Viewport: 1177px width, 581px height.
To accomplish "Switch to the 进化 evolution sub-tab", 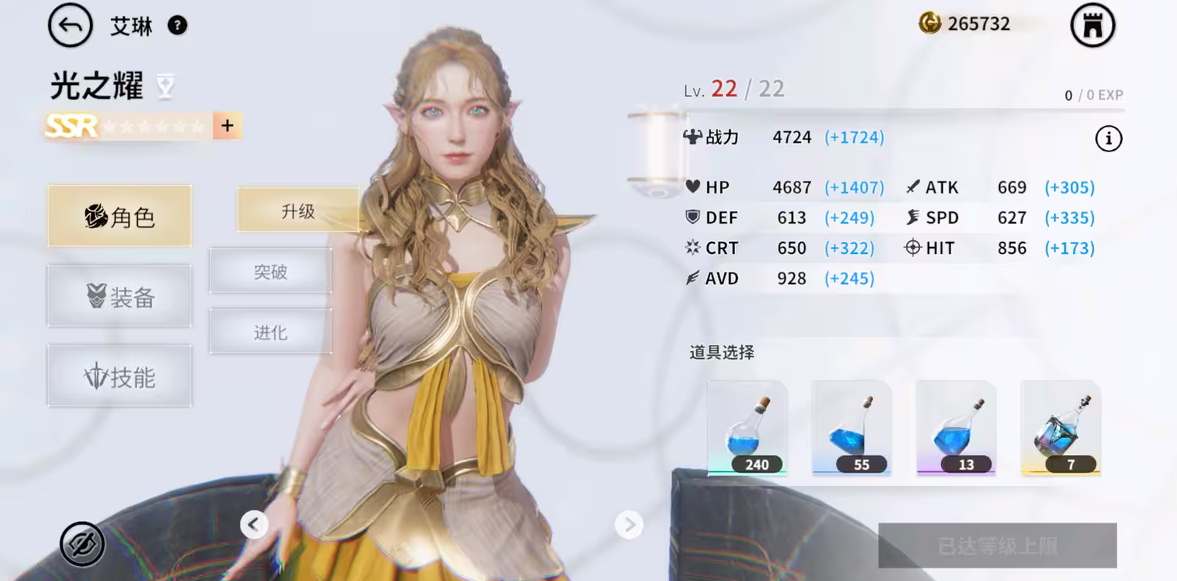I will point(270,332).
